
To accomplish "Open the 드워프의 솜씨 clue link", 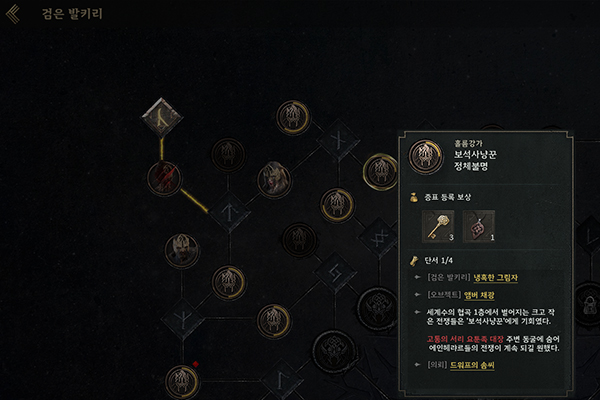I will [475, 366].
